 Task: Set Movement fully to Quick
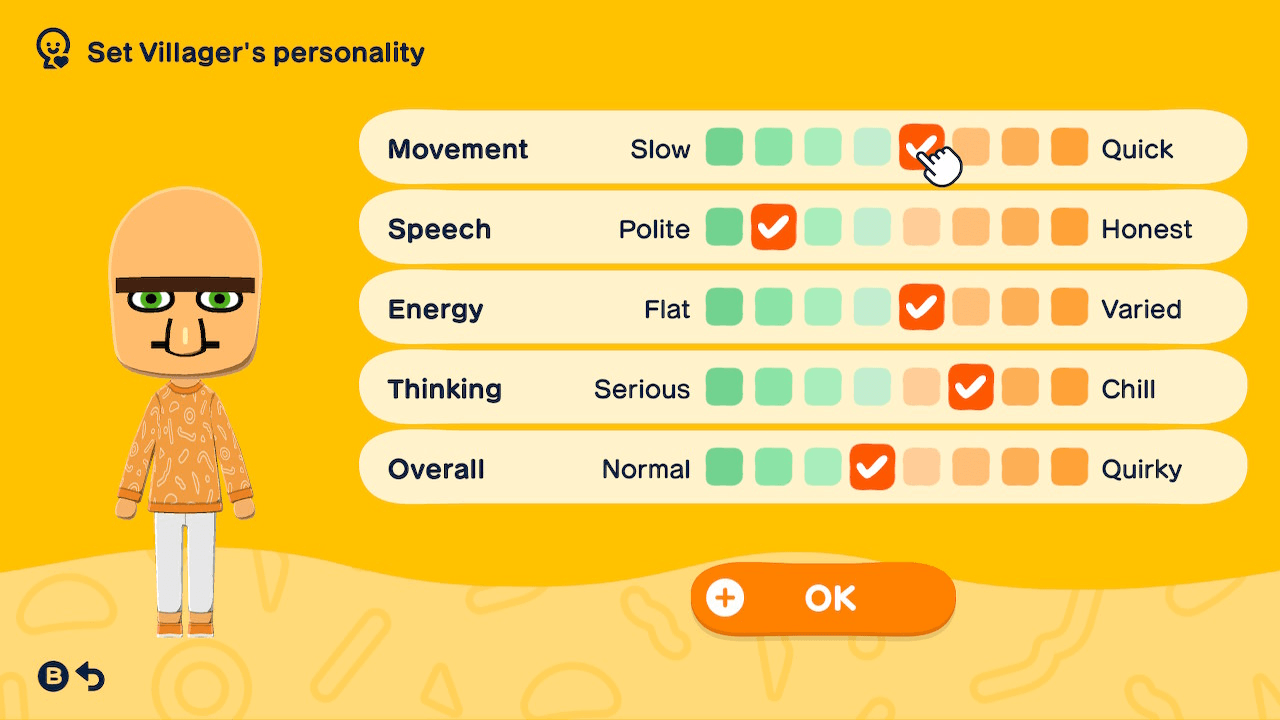pyautogui.click(x=1069, y=147)
